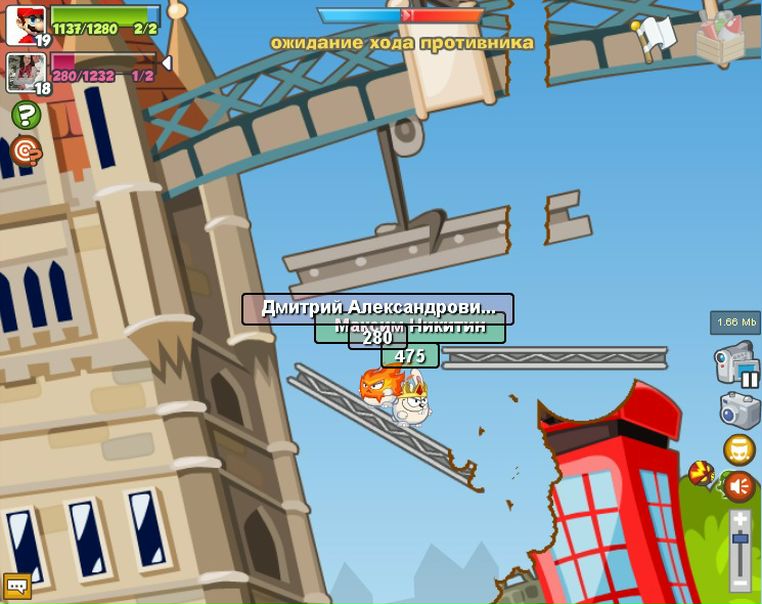Open the green question mark help
This screenshot has width=762, height=604.
pyautogui.click(x=26, y=115)
